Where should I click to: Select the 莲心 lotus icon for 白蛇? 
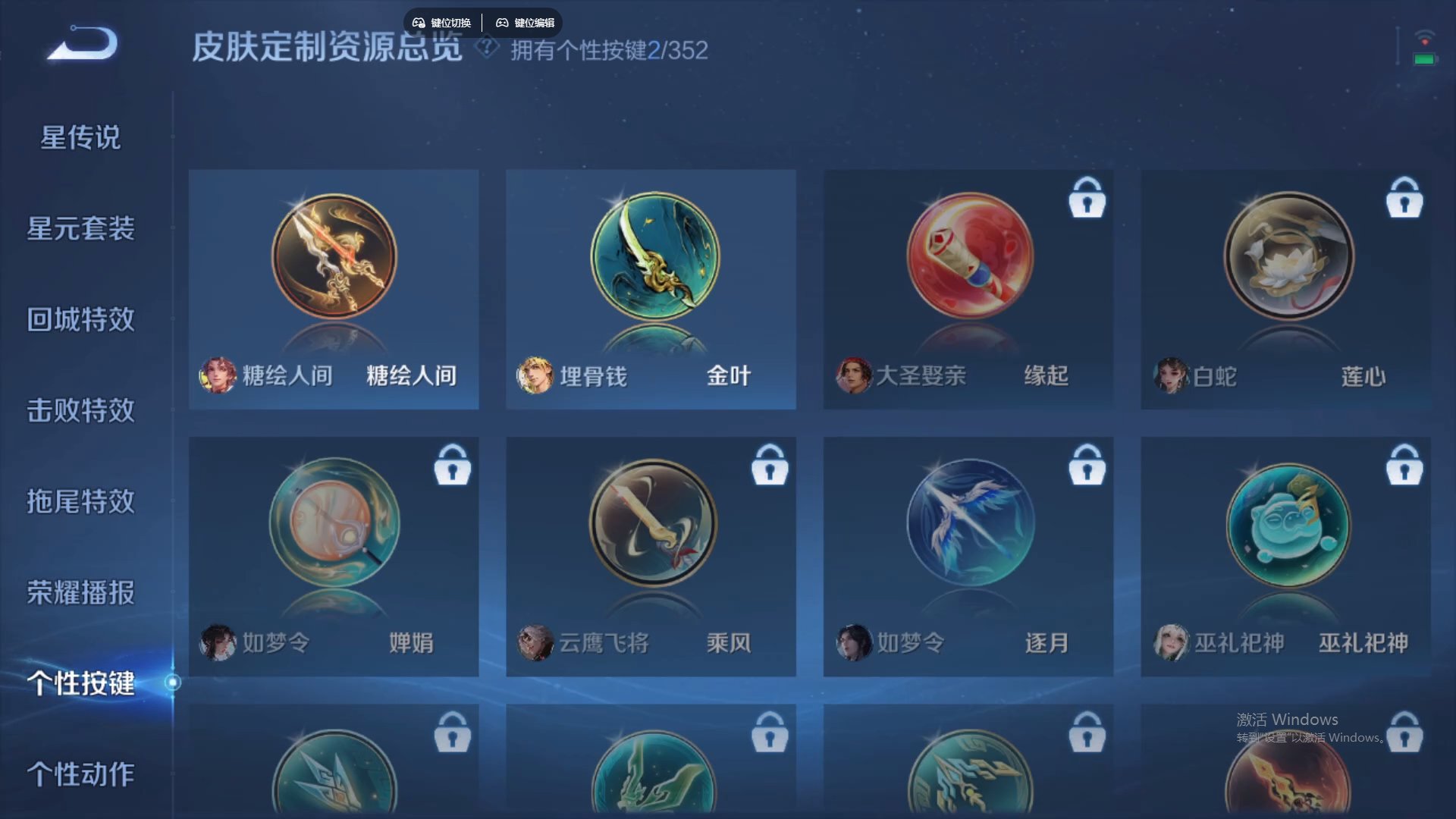click(1289, 258)
